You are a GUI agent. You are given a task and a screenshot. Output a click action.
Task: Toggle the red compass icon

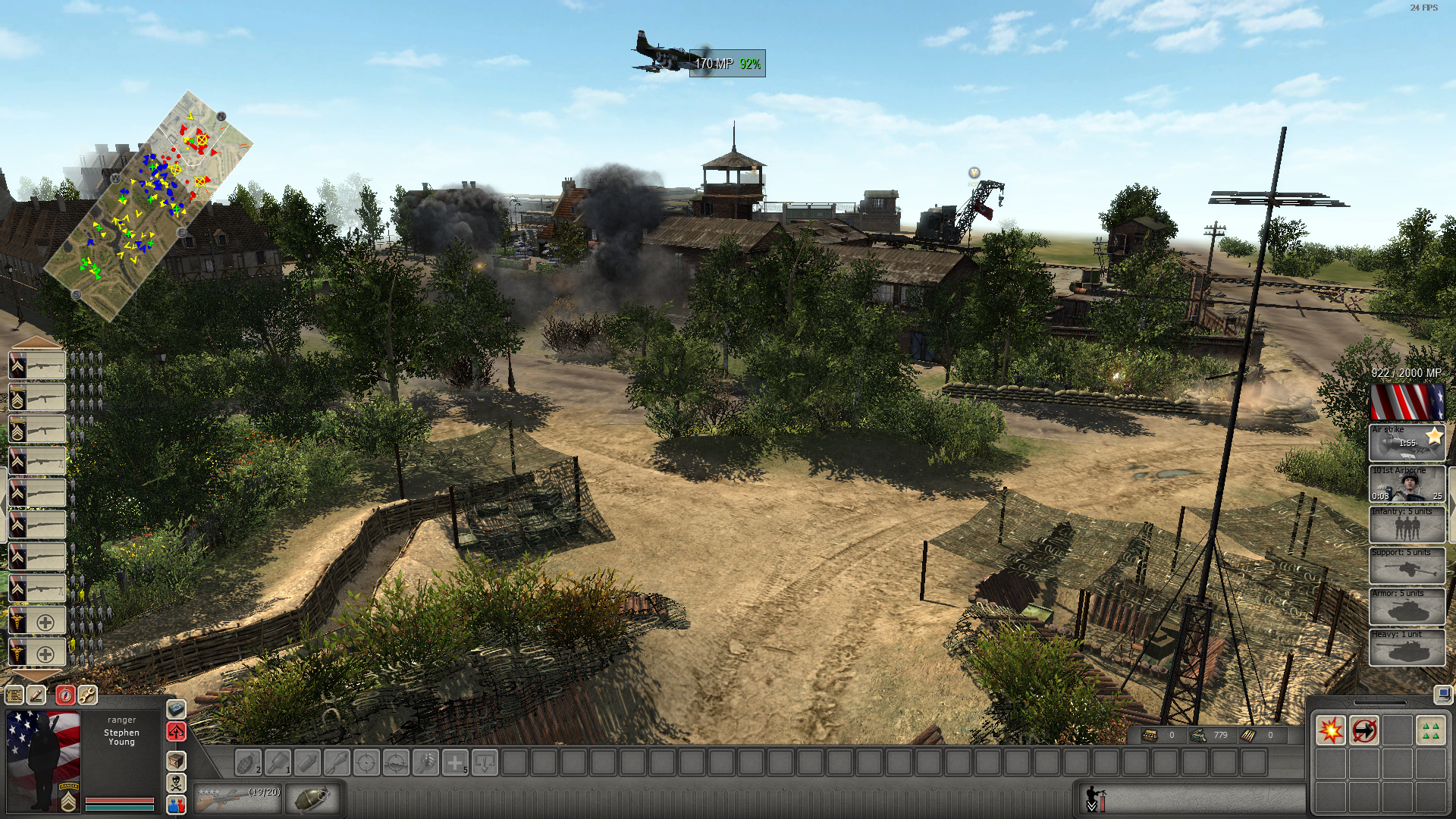(65, 695)
